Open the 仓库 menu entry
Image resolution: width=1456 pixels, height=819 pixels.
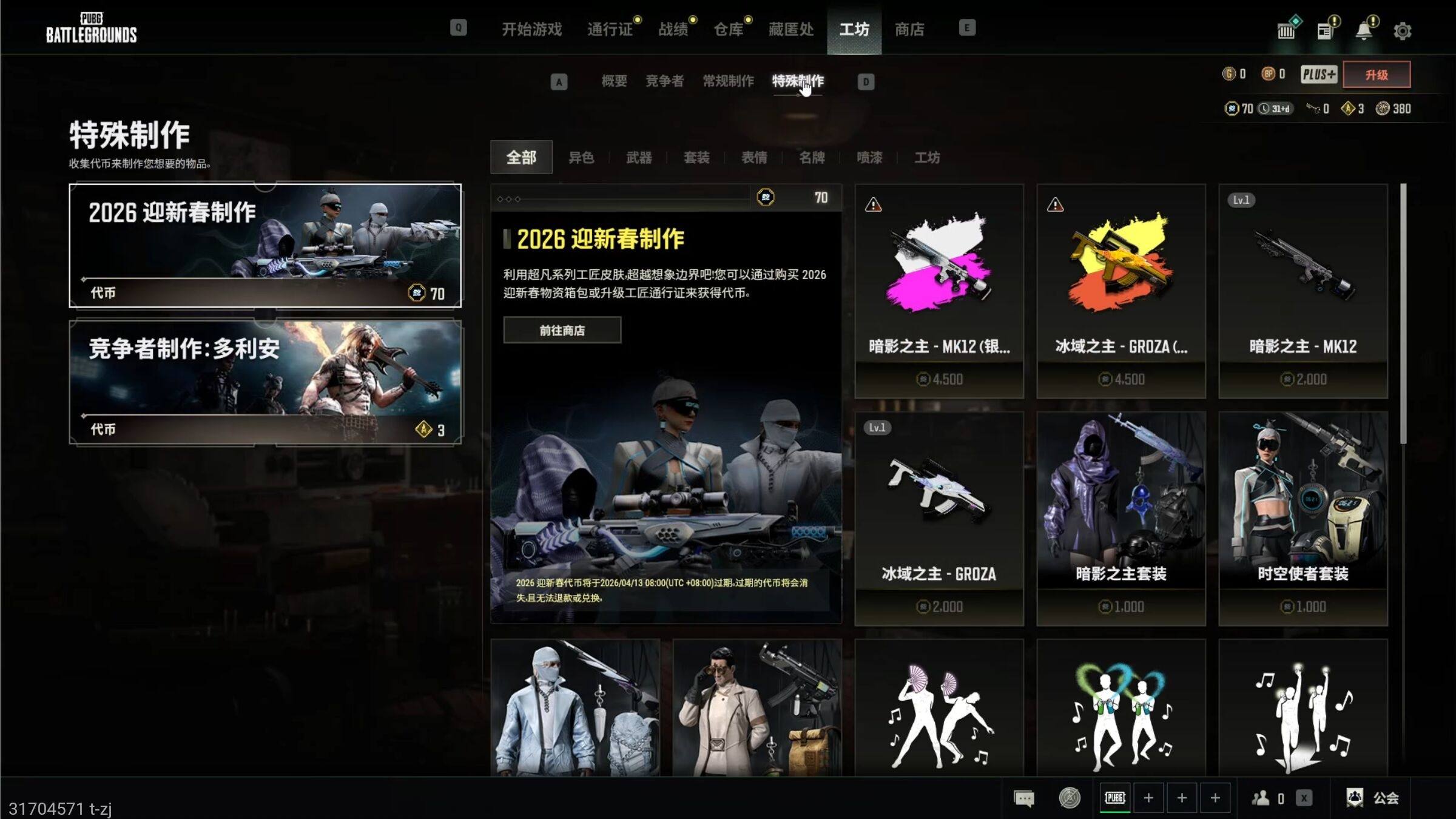tap(729, 29)
